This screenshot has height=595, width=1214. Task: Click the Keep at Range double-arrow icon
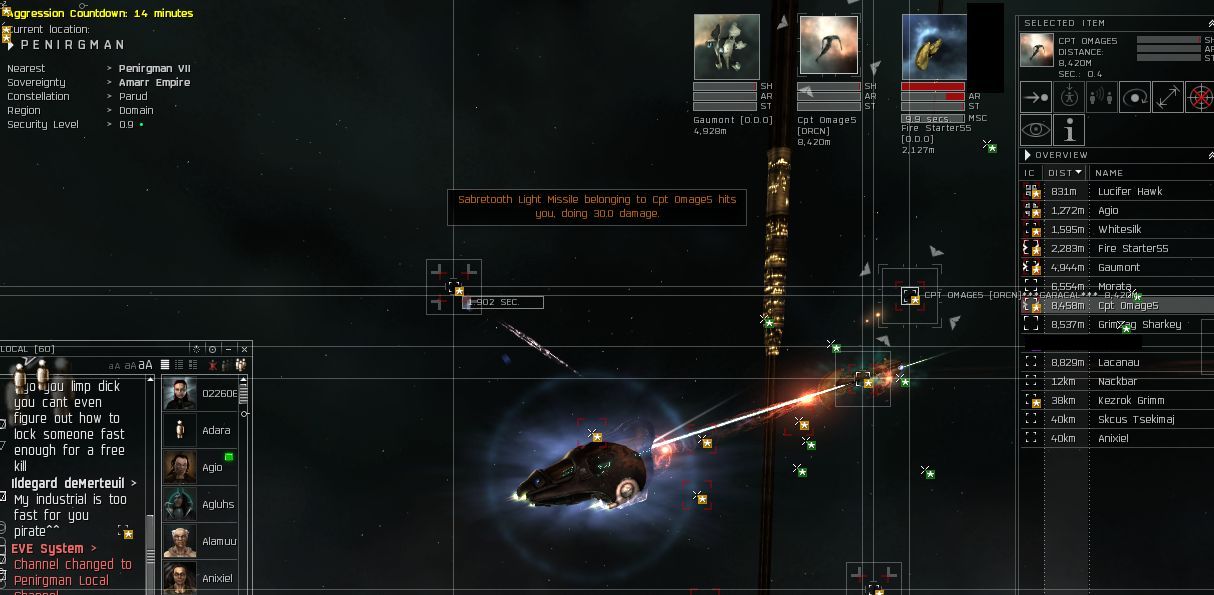[1167, 98]
